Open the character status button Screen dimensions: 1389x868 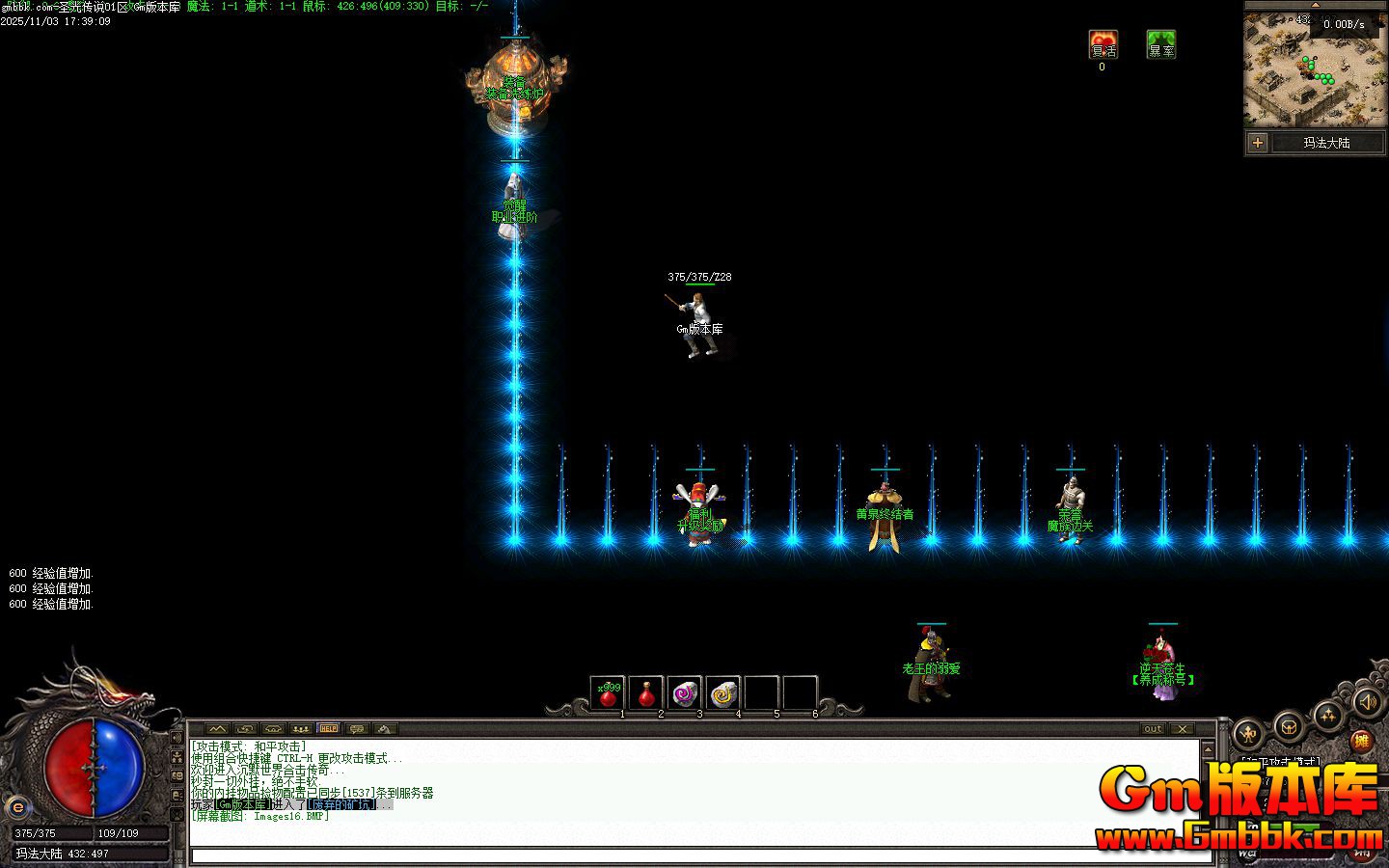pyautogui.click(x=1249, y=734)
